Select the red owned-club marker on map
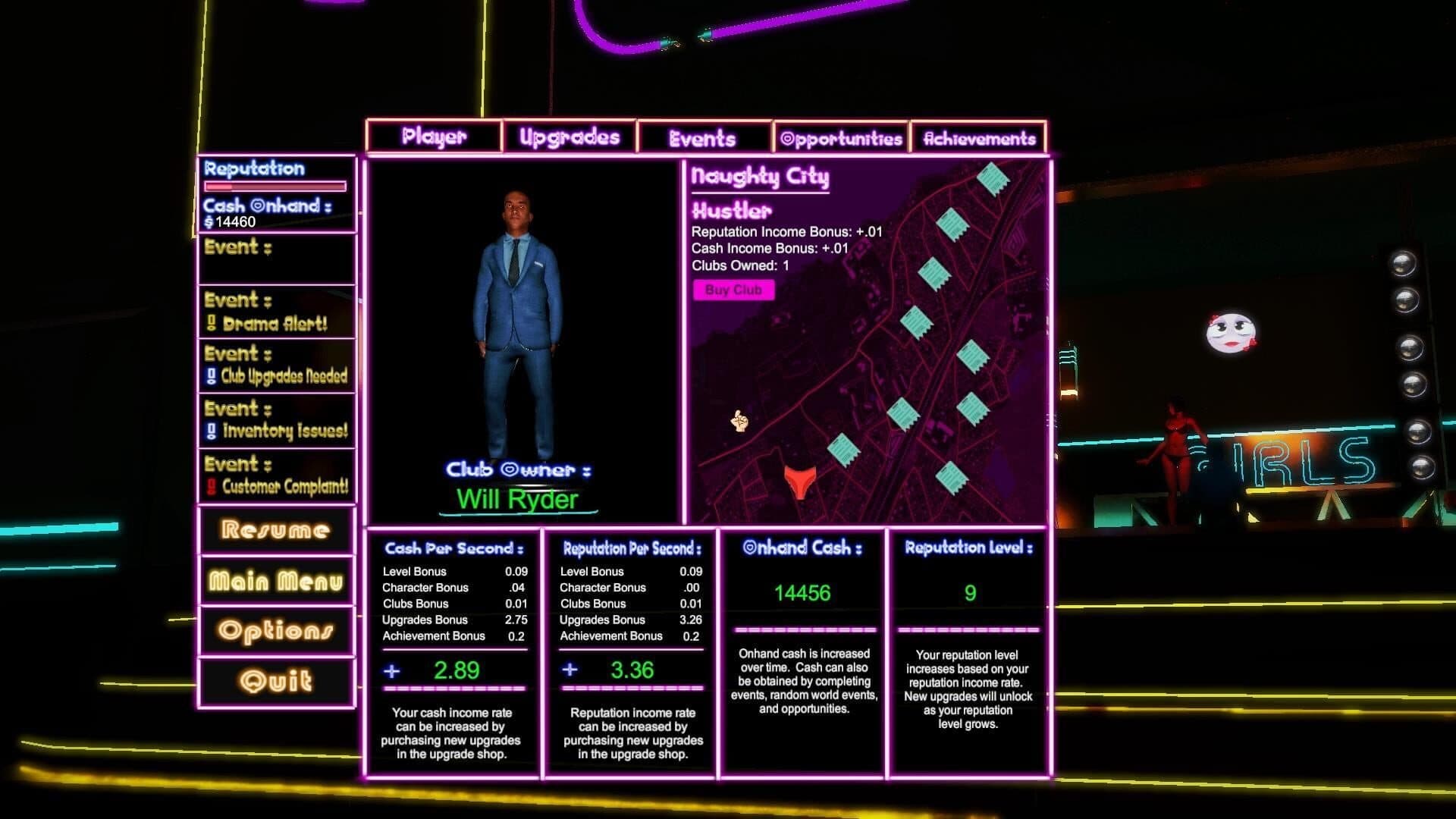Screen dimensions: 1456x819 pyautogui.click(x=800, y=481)
